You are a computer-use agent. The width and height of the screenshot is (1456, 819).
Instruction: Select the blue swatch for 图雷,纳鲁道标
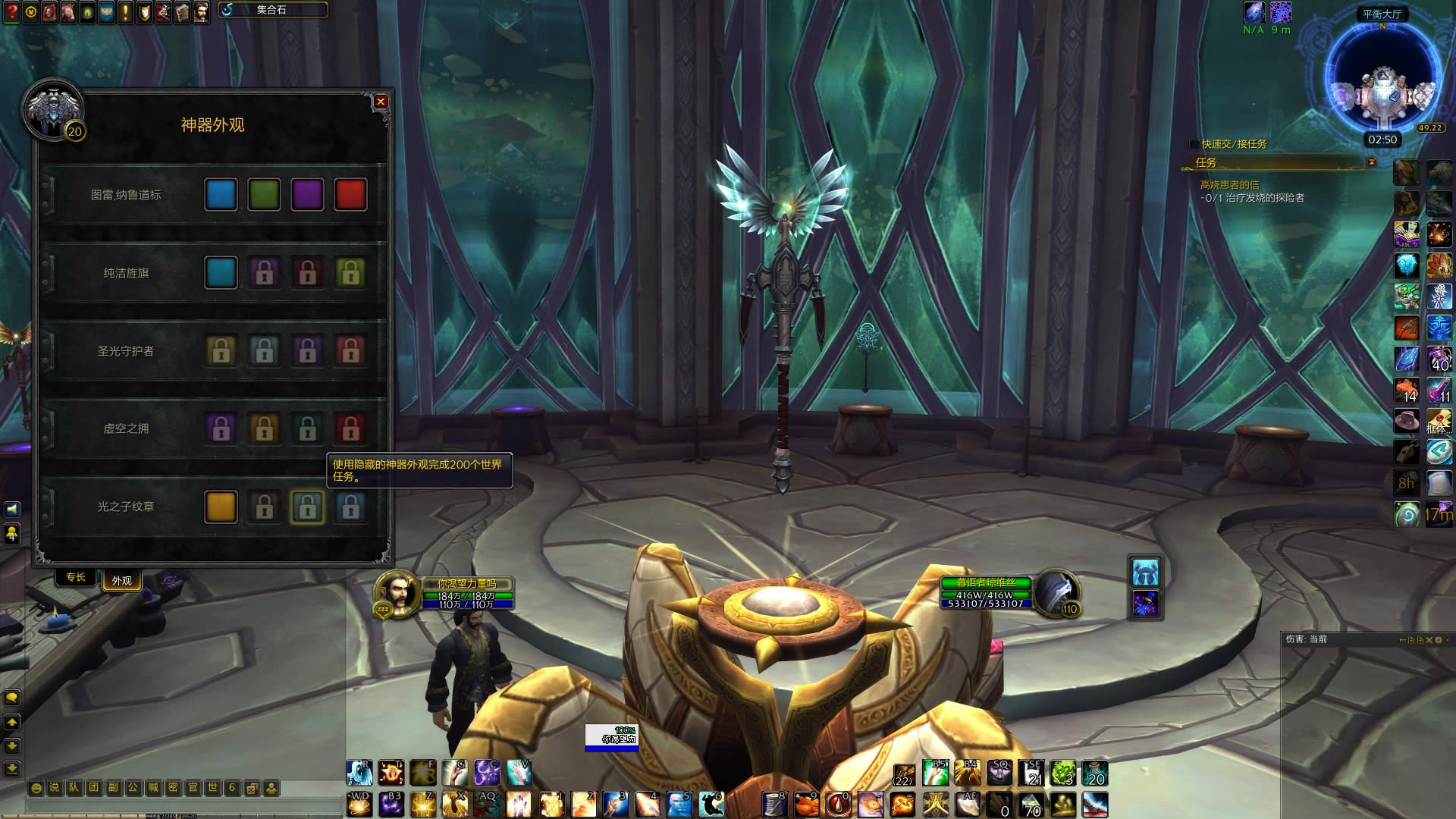(x=221, y=195)
